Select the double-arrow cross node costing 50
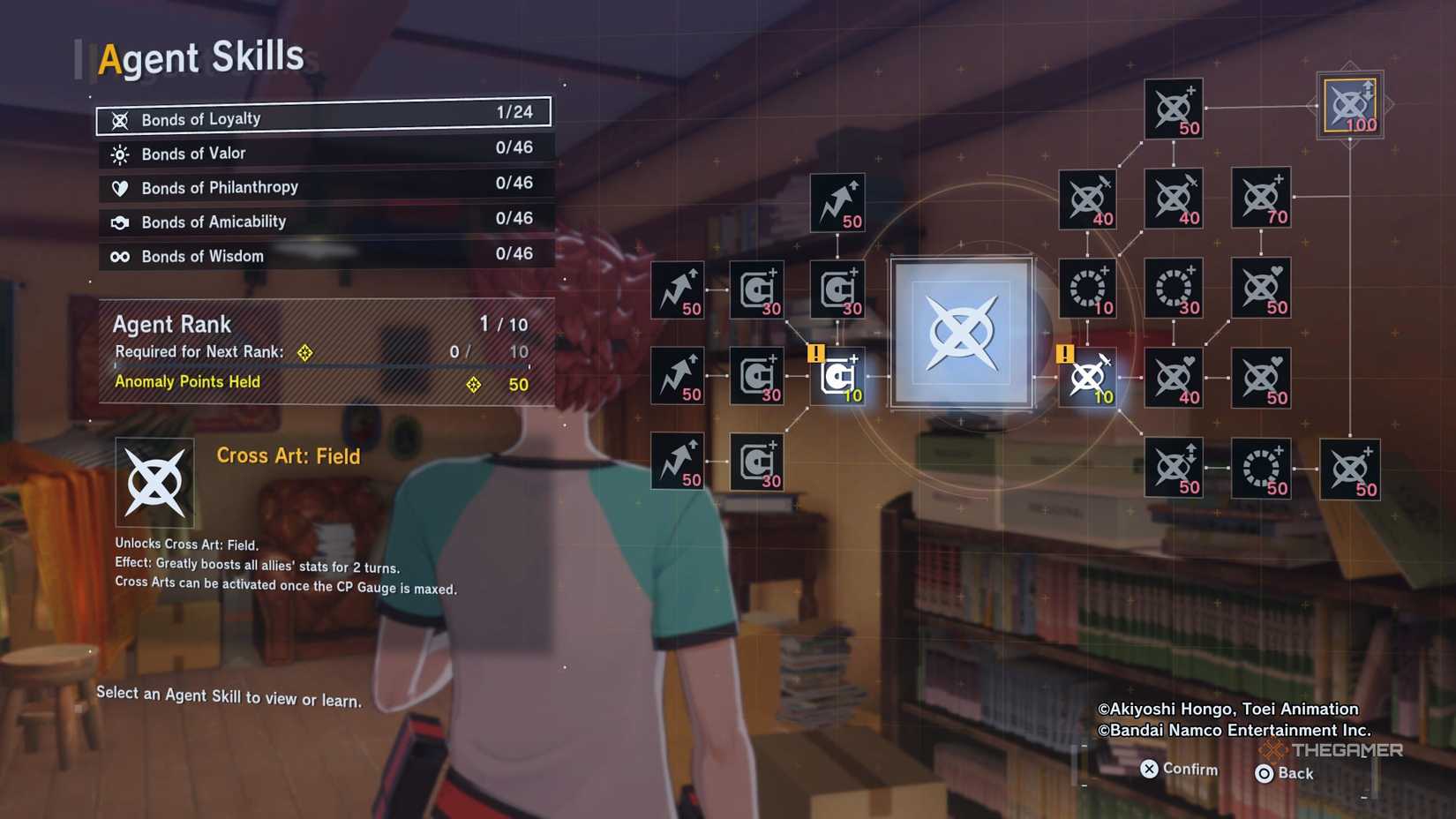This screenshot has height=819, width=1456. [x=1175, y=468]
